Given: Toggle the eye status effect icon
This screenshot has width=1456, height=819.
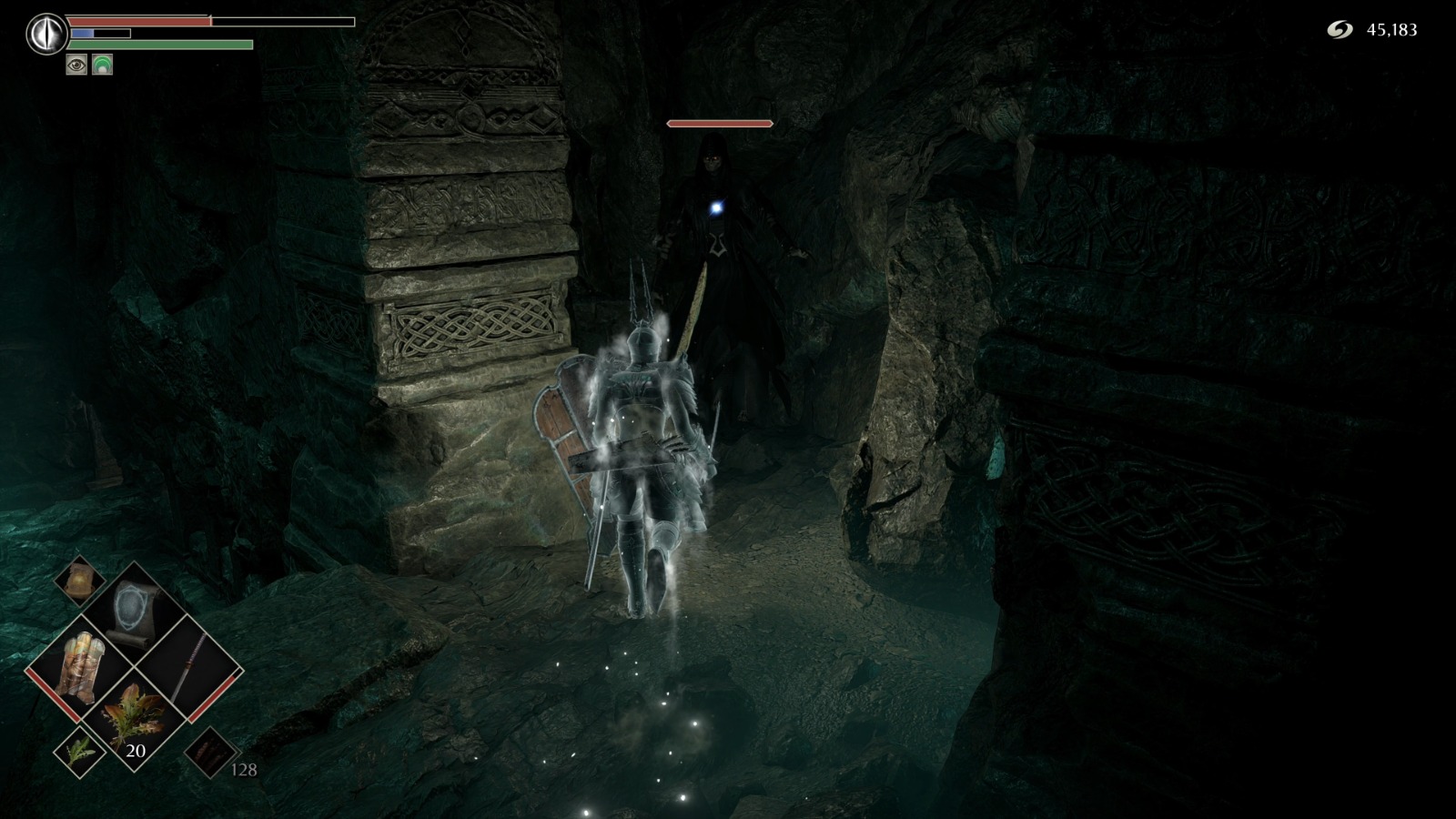Looking at the screenshot, I should coord(76,64).
